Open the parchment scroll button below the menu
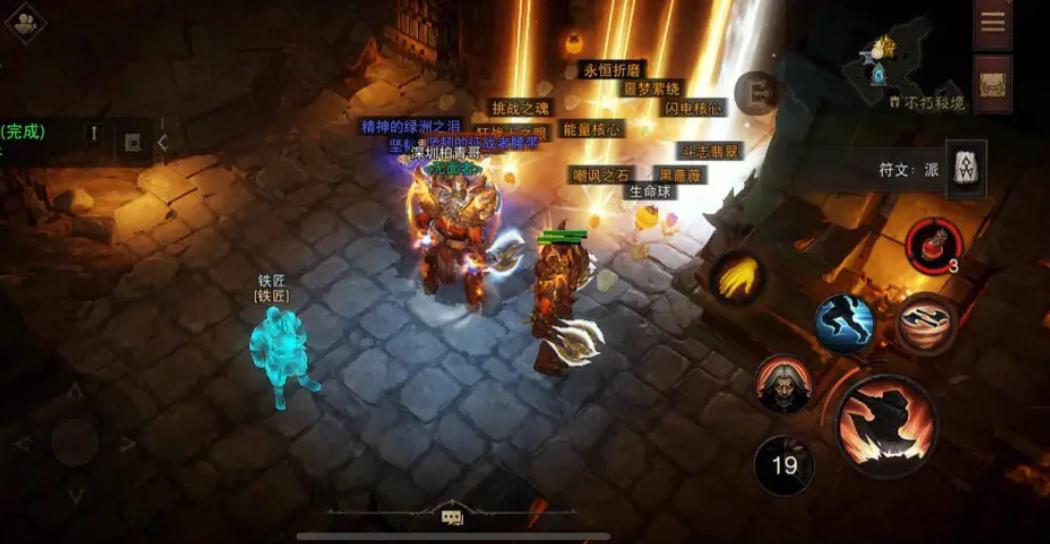Viewport: 1050px width, 544px height. tap(992, 83)
